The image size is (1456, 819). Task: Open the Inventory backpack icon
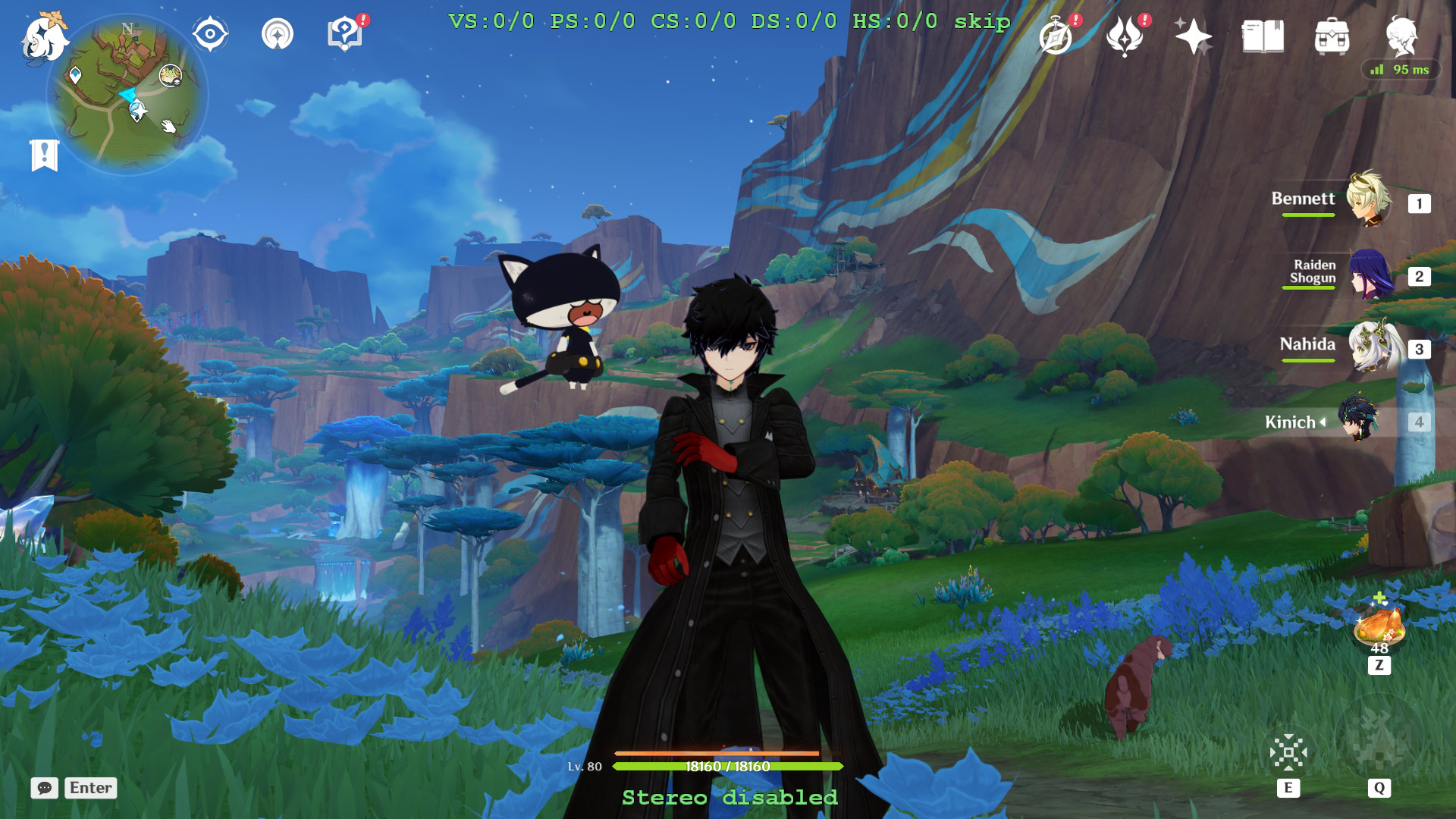pyautogui.click(x=1333, y=37)
